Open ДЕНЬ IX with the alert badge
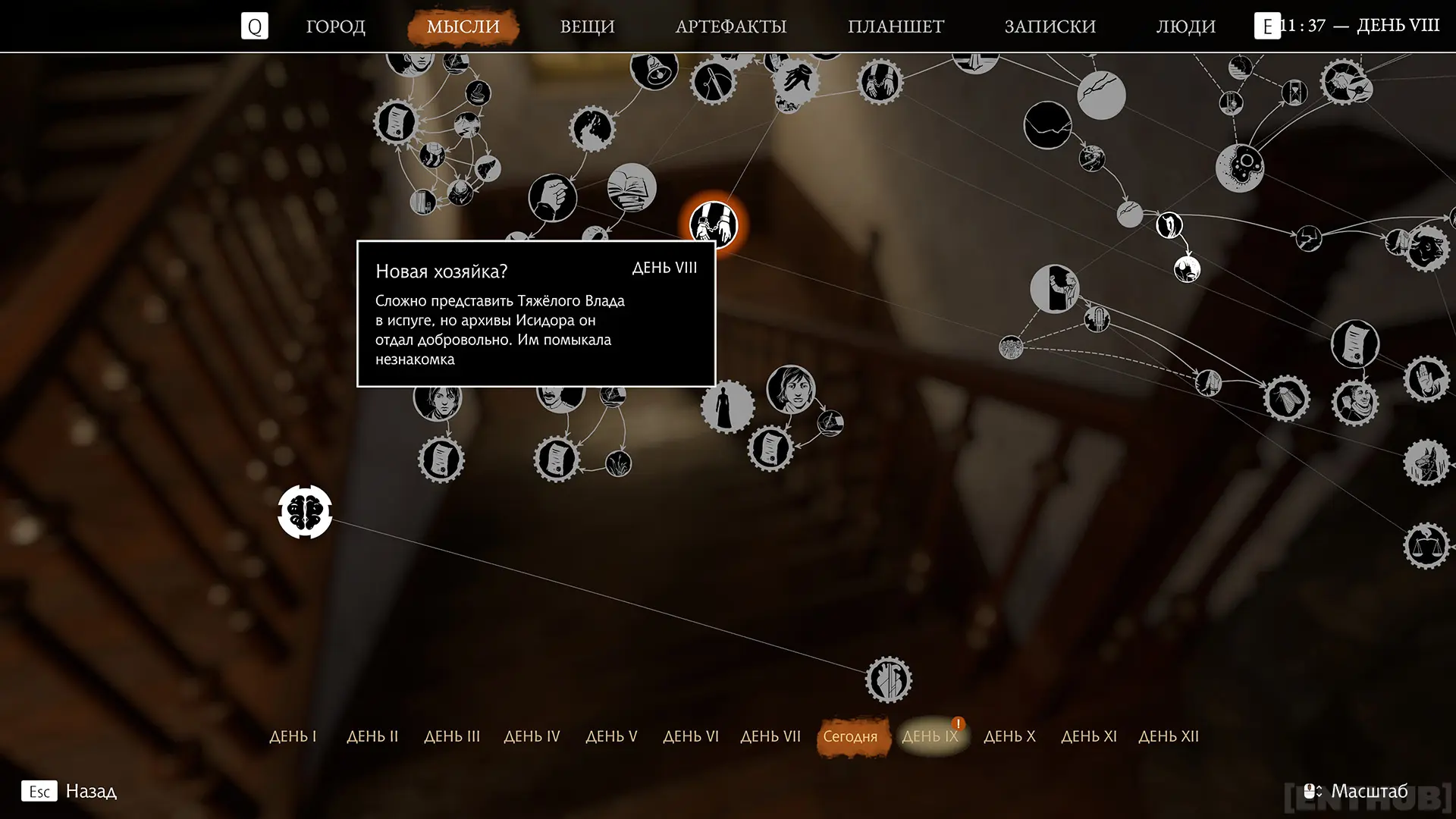The height and width of the screenshot is (819, 1456). 930,736
